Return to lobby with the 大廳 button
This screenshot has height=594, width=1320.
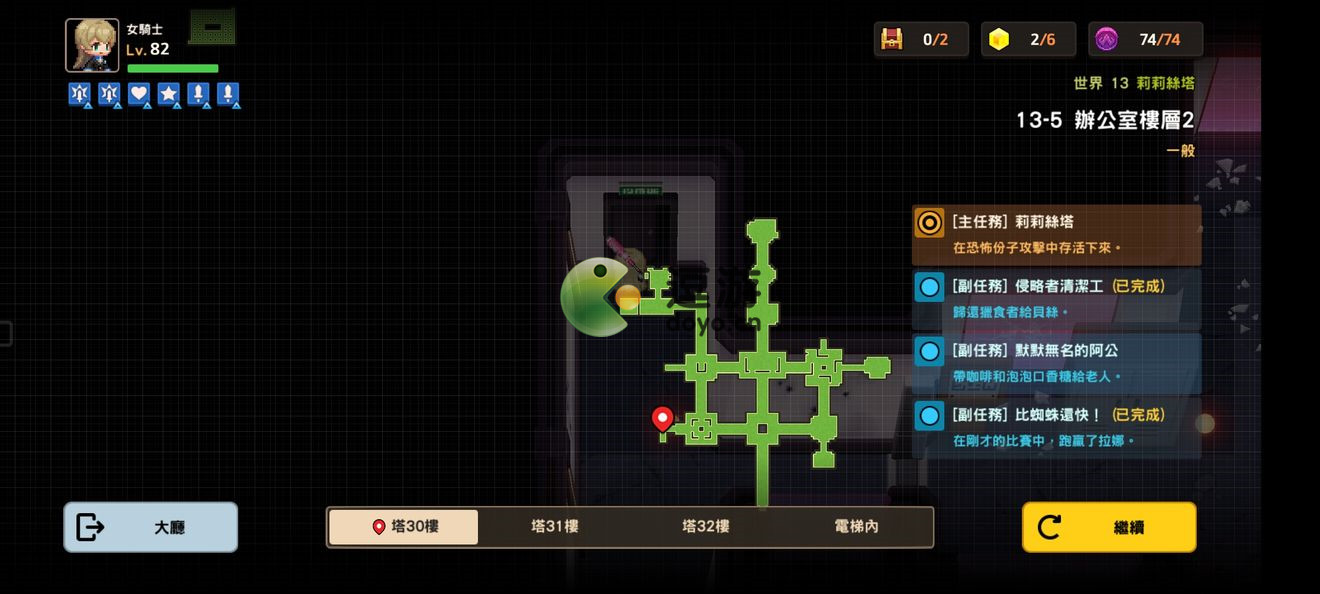(150, 527)
